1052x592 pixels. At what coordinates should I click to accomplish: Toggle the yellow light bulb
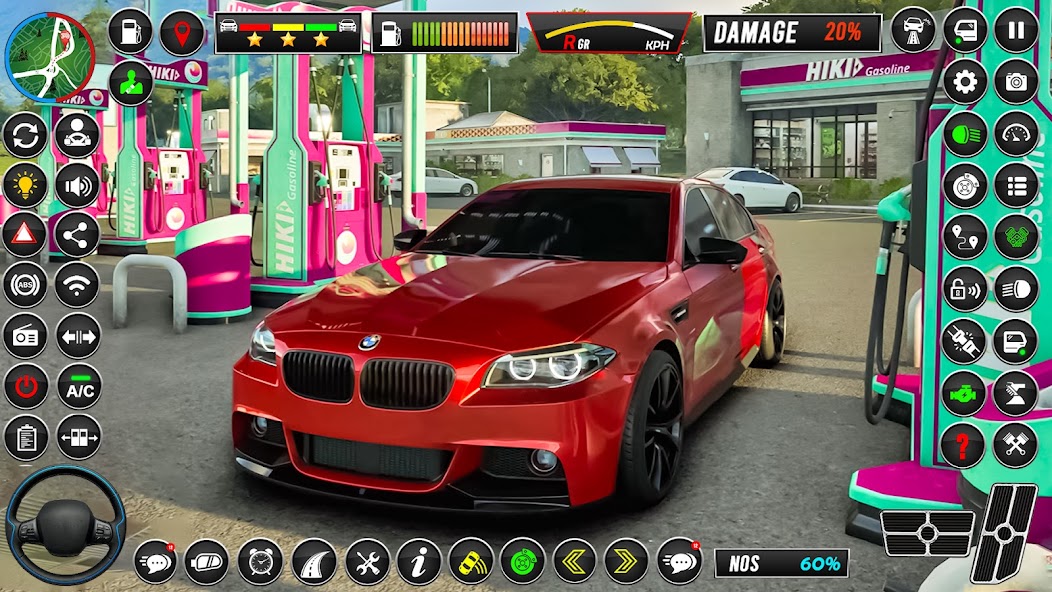tap(25, 184)
